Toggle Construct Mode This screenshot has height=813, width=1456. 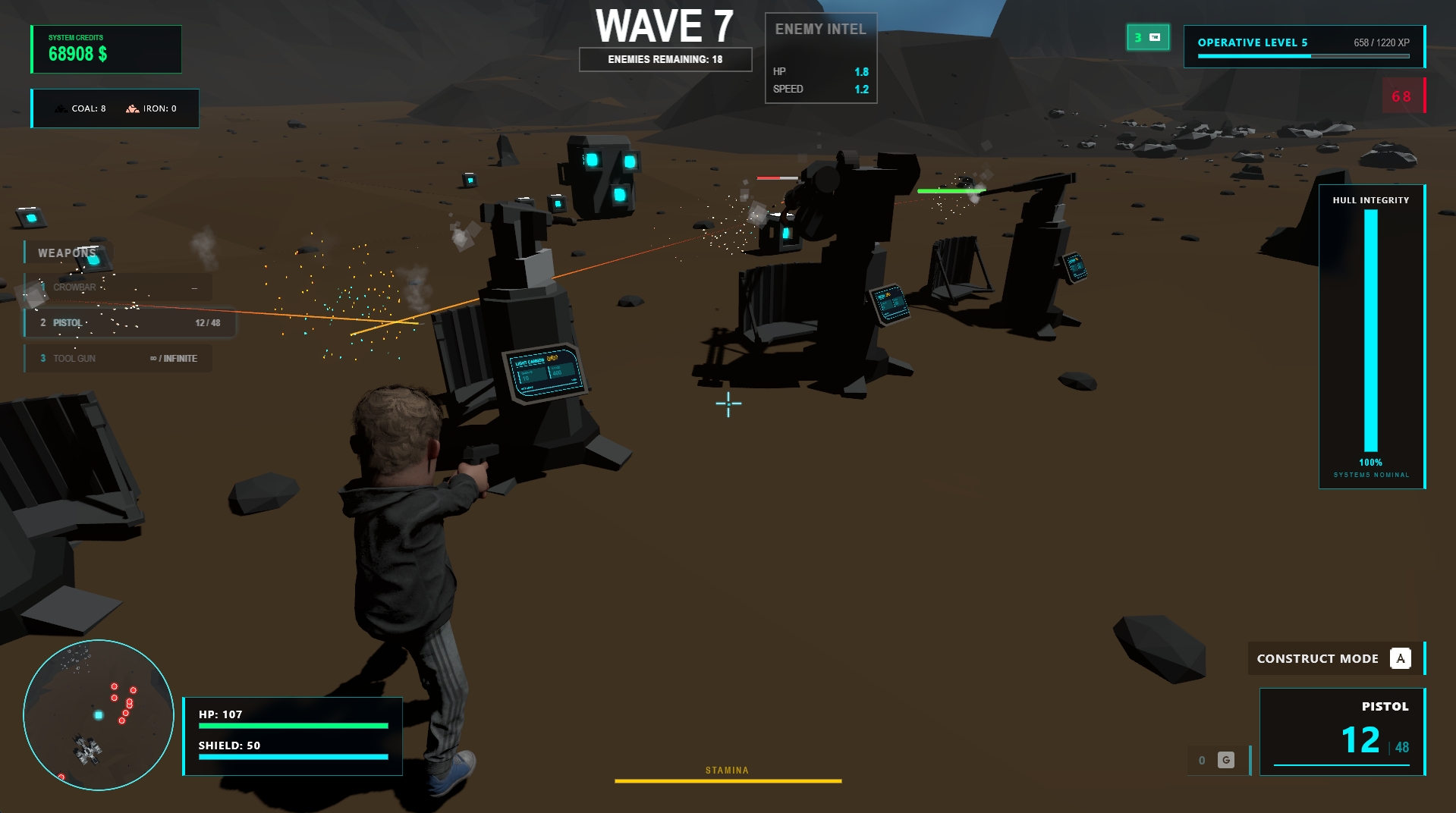[1335, 658]
